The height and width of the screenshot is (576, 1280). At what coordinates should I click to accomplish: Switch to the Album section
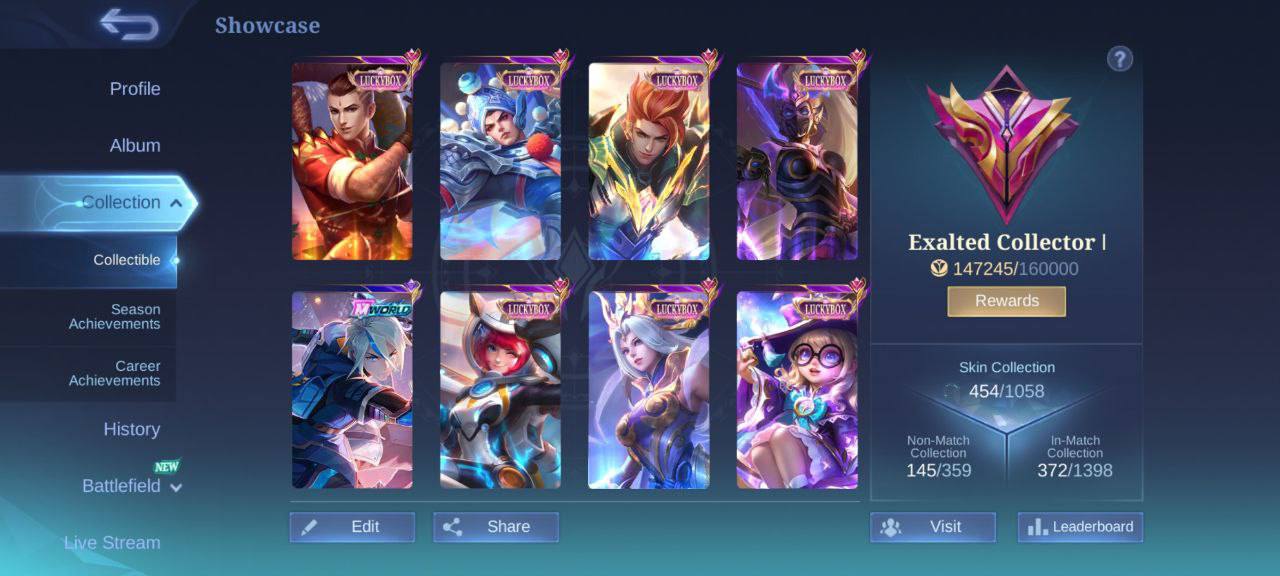coord(134,146)
